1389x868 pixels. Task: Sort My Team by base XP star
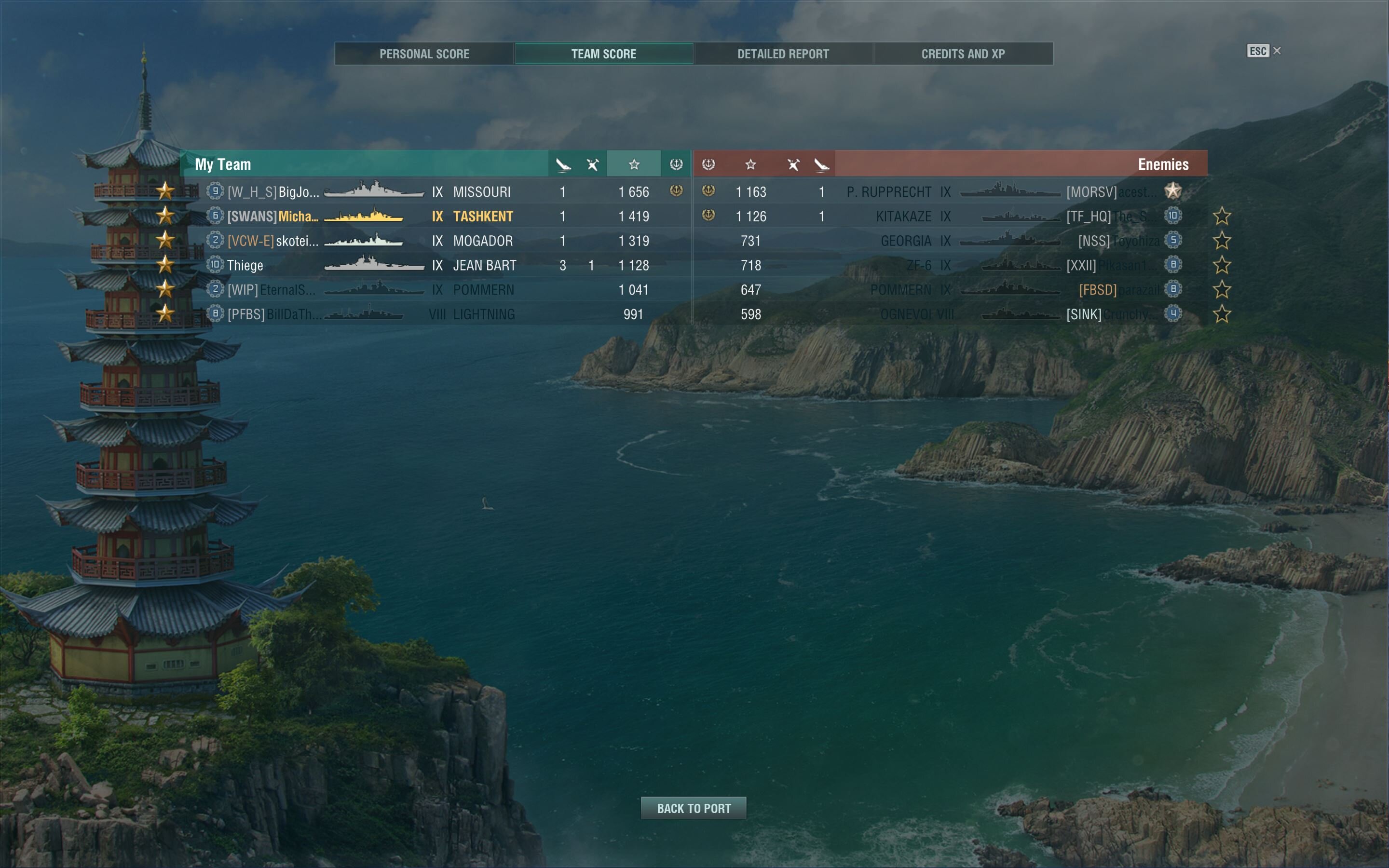tap(634, 165)
